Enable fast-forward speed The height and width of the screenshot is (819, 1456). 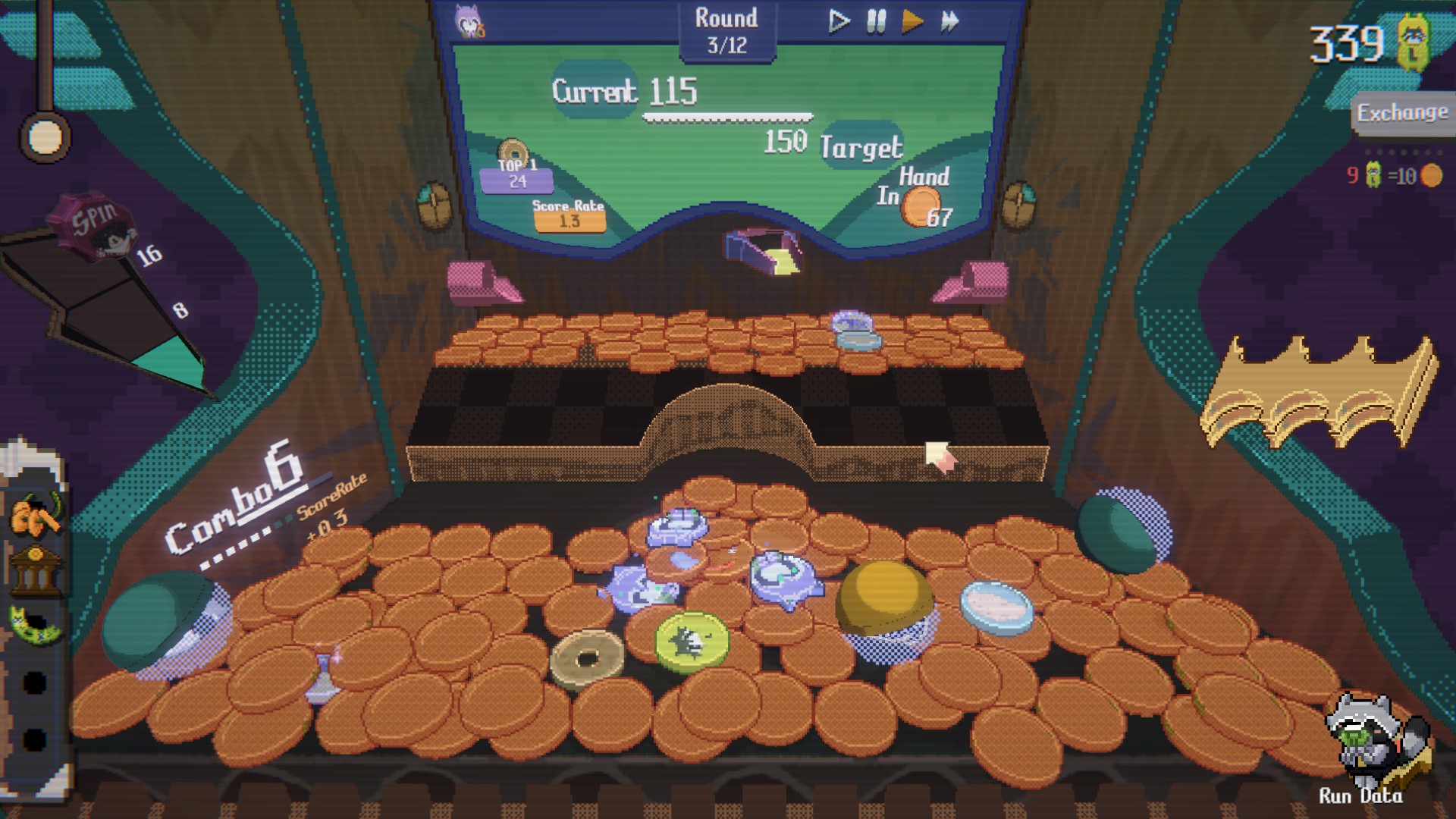pyautogui.click(x=950, y=23)
